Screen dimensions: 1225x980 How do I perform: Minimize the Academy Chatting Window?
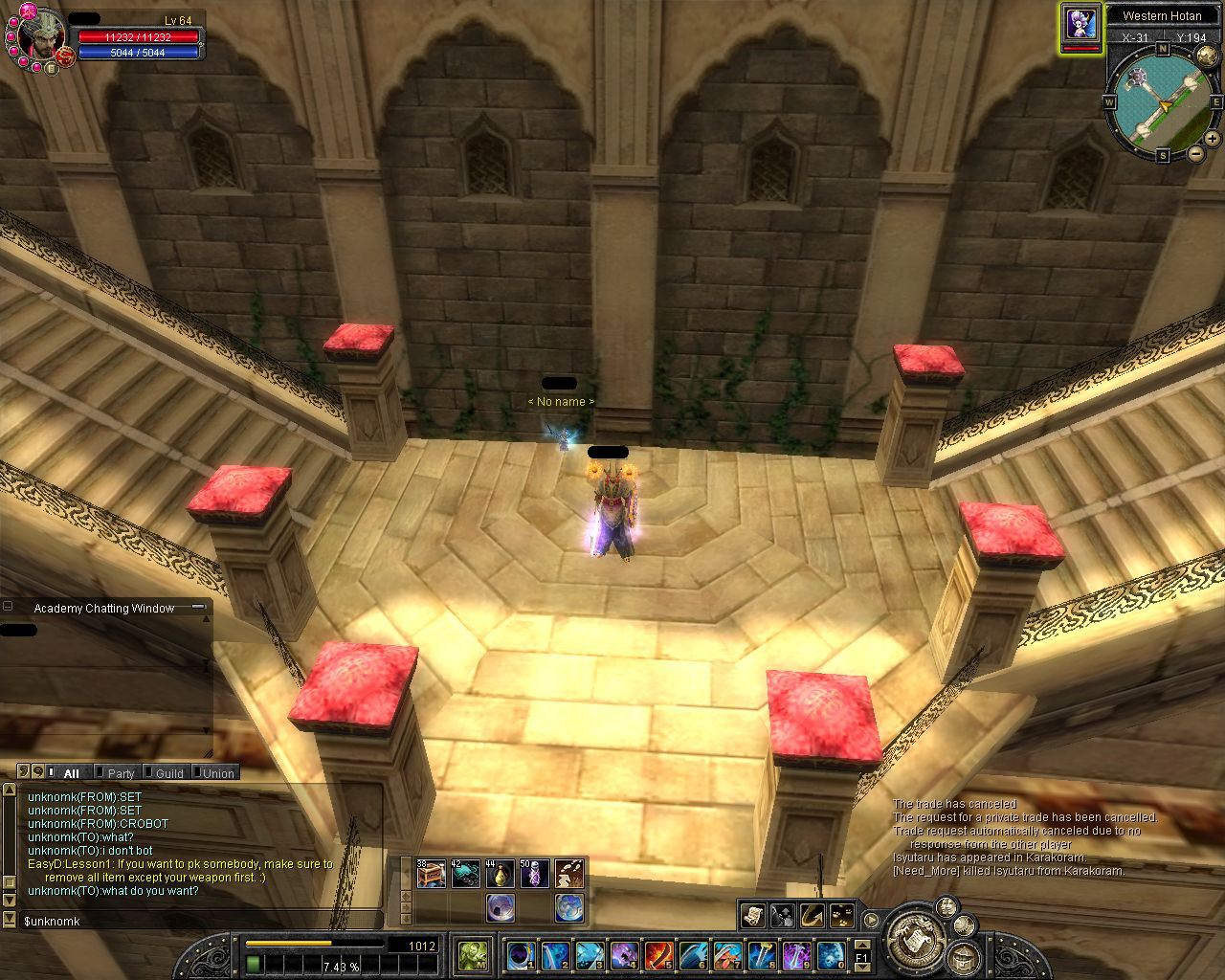tap(198, 607)
